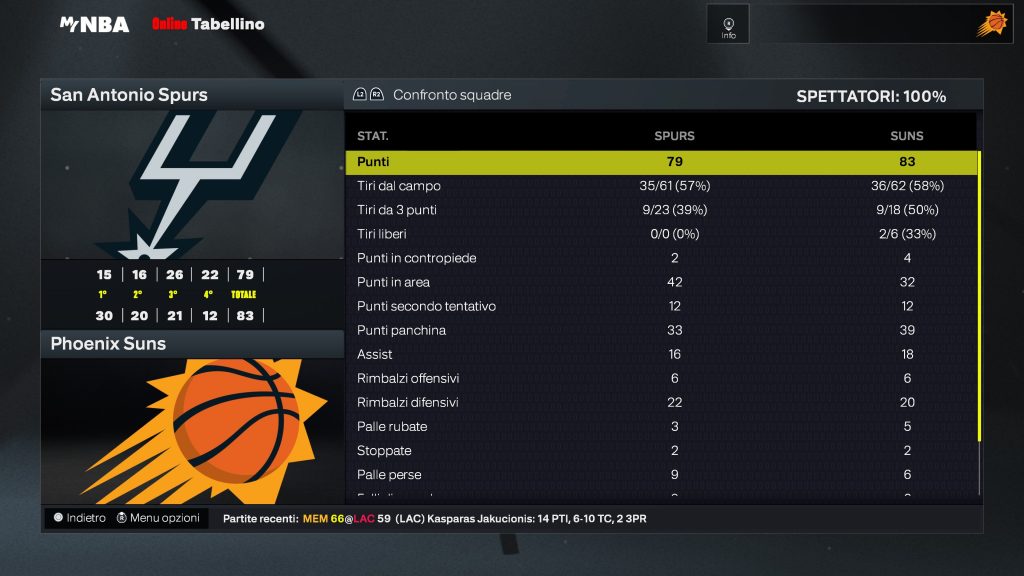The width and height of the screenshot is (1024, 576).
Task: Select the San Antonio Spurs team header
Action: (x=192, y=95)
